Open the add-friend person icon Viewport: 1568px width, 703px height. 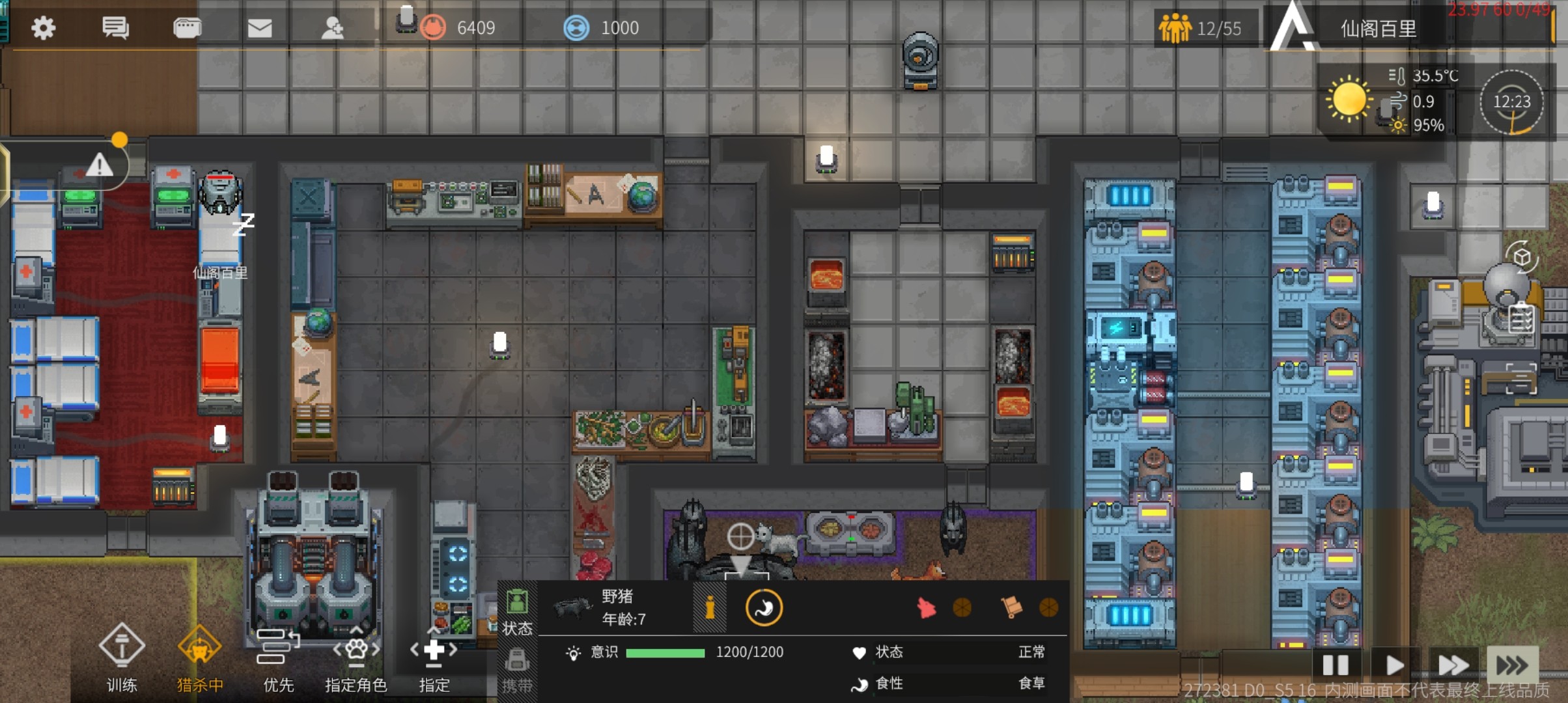click(x=333, y=28)
